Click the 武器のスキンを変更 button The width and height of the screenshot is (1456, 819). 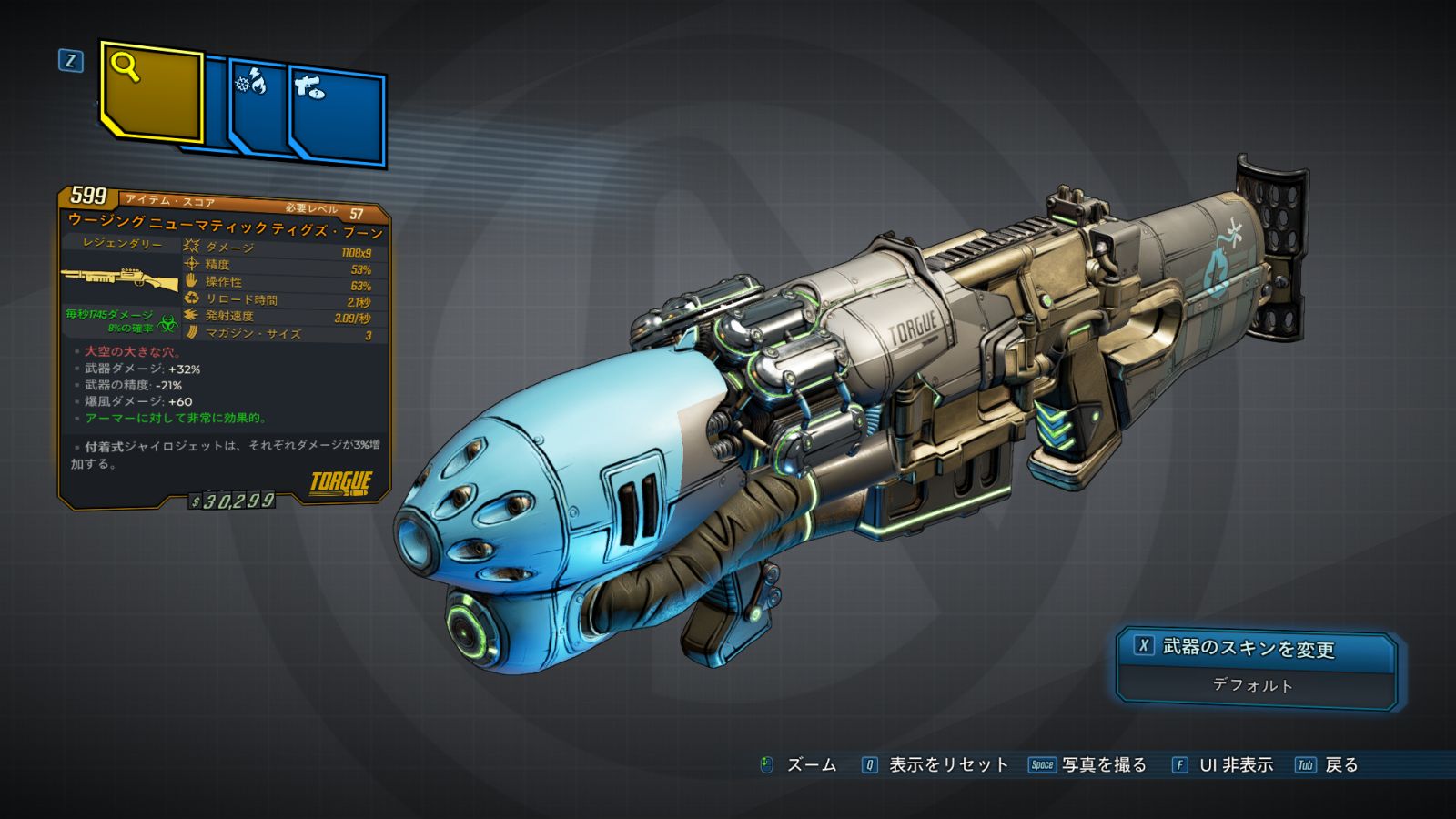click(1254, 648)
